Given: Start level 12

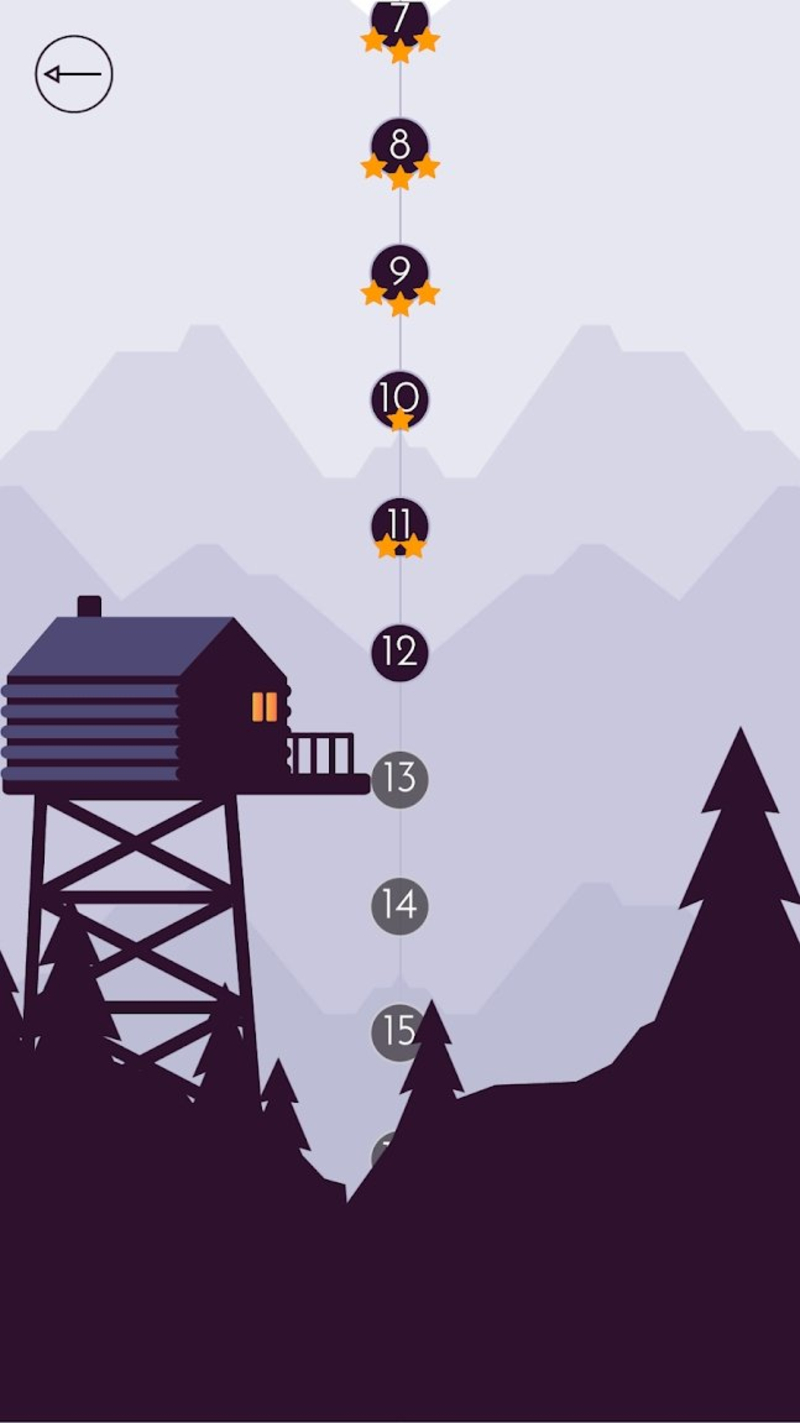Looking at the screenshot, I should pos(400,653).
